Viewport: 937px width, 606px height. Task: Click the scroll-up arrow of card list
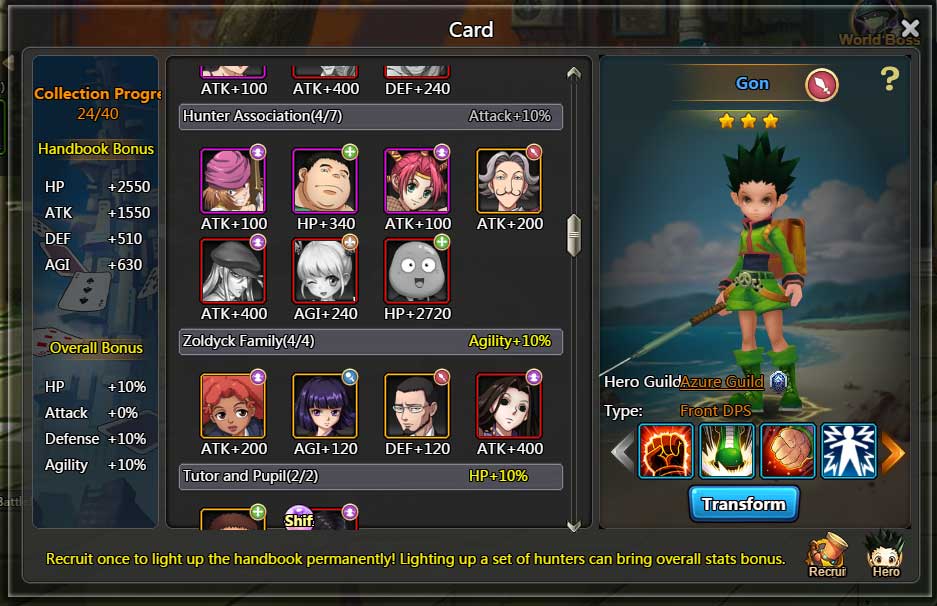coord(573,73)
